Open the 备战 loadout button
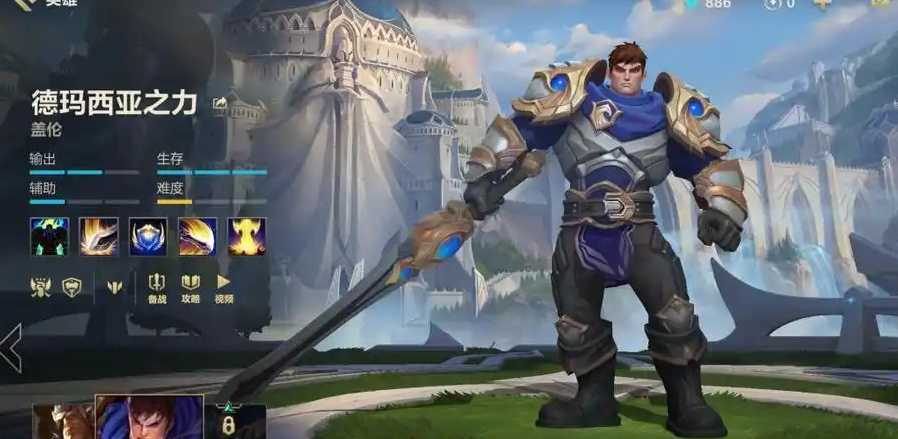 click(x=157, y=287)
